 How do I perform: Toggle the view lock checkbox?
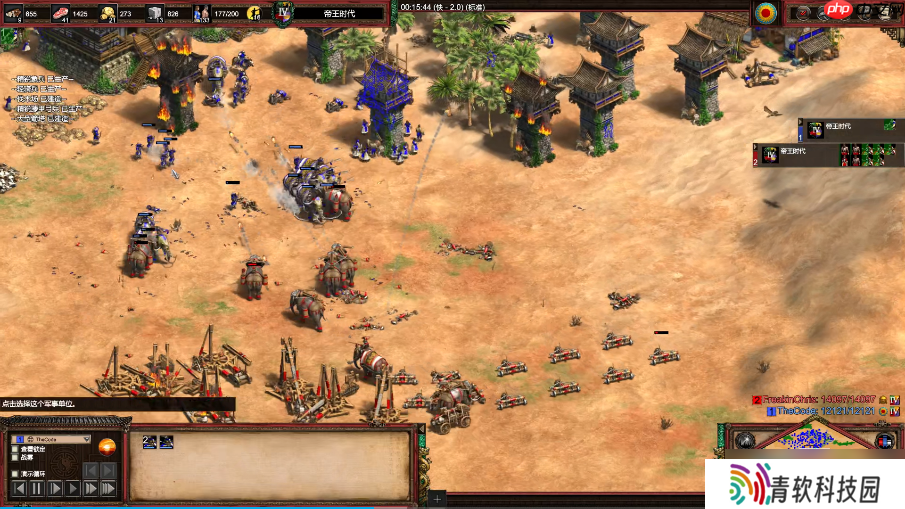(14, 449)
